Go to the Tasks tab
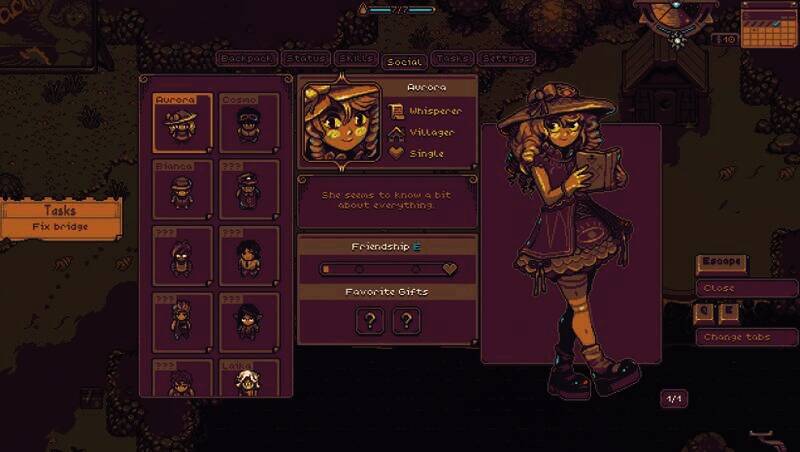The height and width of the screenshot is (452, 800). coord(454,59)
